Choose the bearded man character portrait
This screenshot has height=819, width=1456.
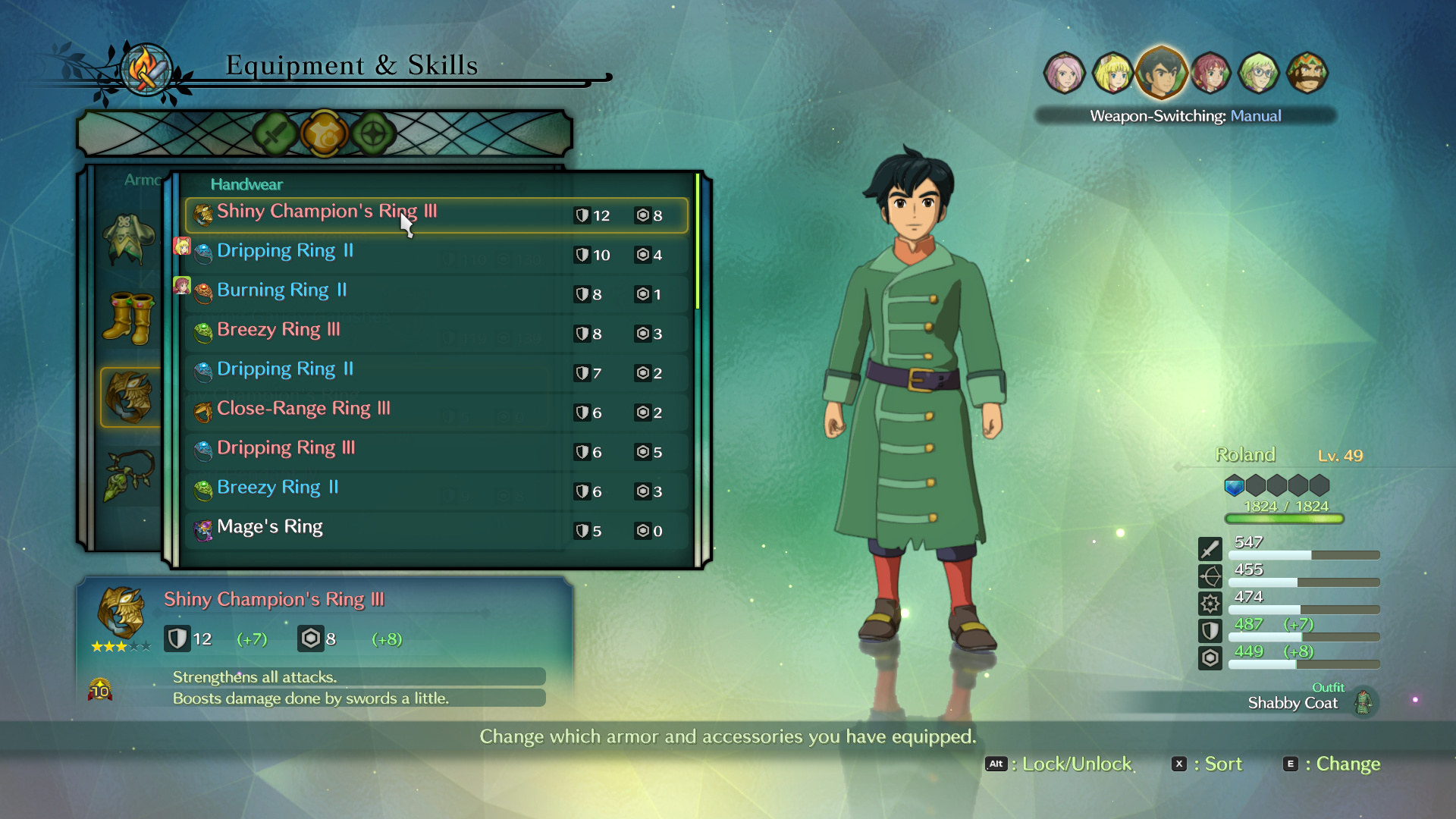coord(1307,74)
